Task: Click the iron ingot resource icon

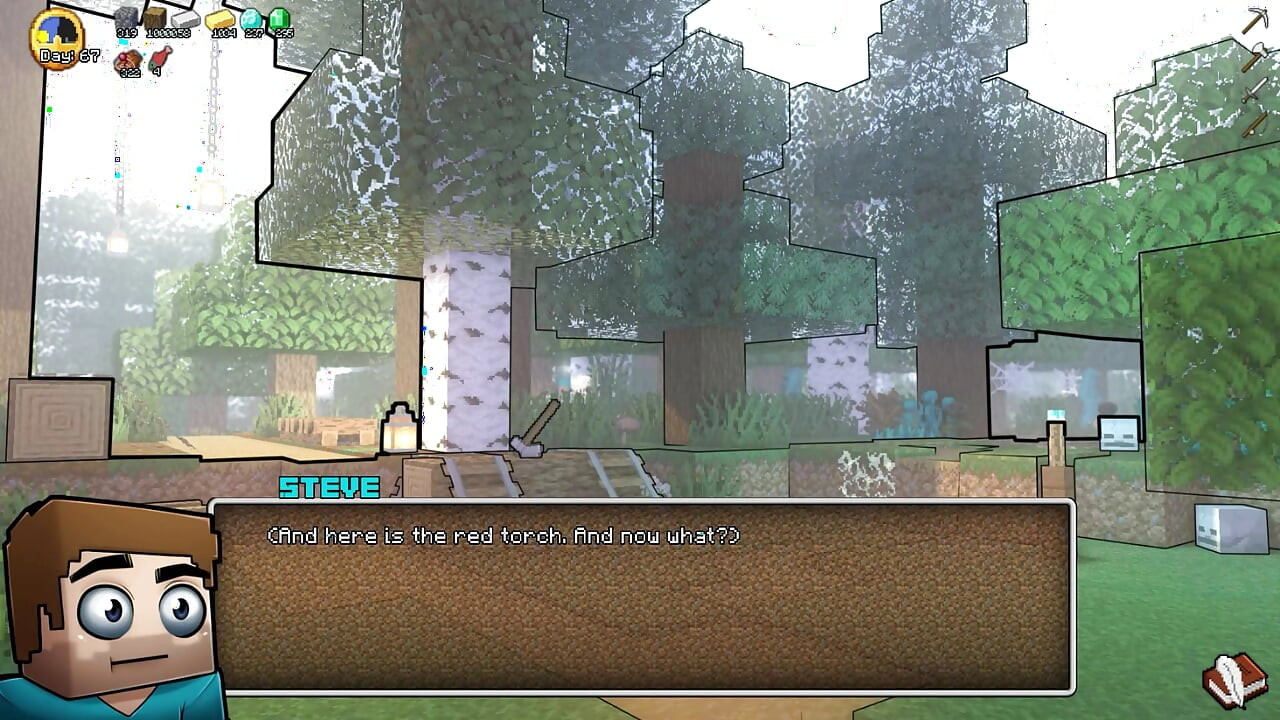Action: point(184,20)
